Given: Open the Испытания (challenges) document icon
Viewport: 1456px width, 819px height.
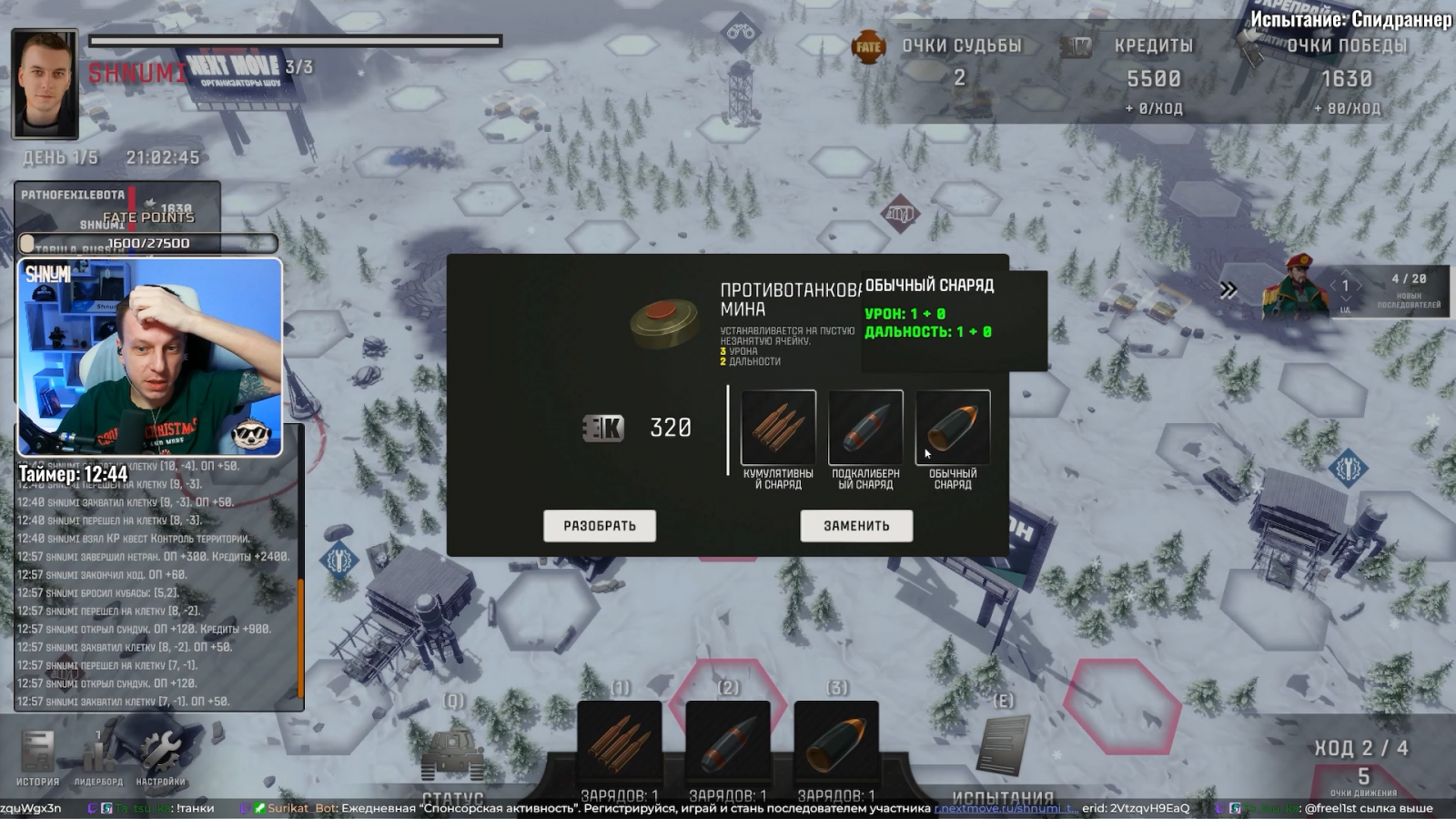Looking at the screenshot, I should (1003, 746).
